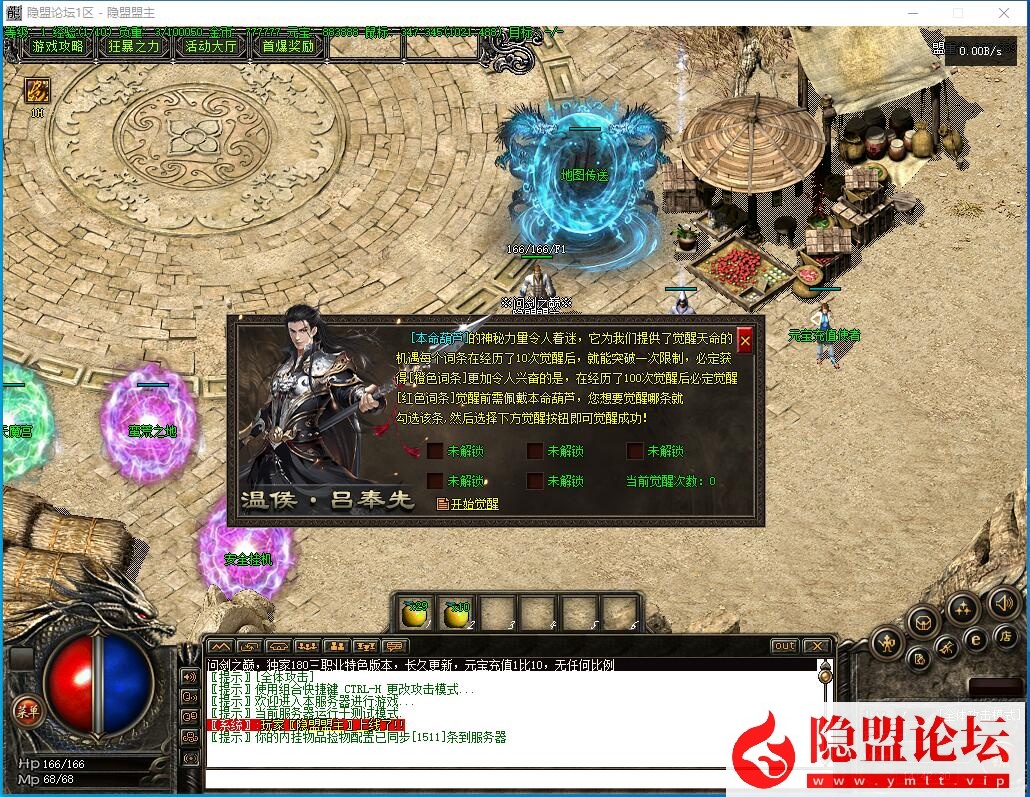
Task: Close the chat panel with X
Action: (x=816, y=646)
